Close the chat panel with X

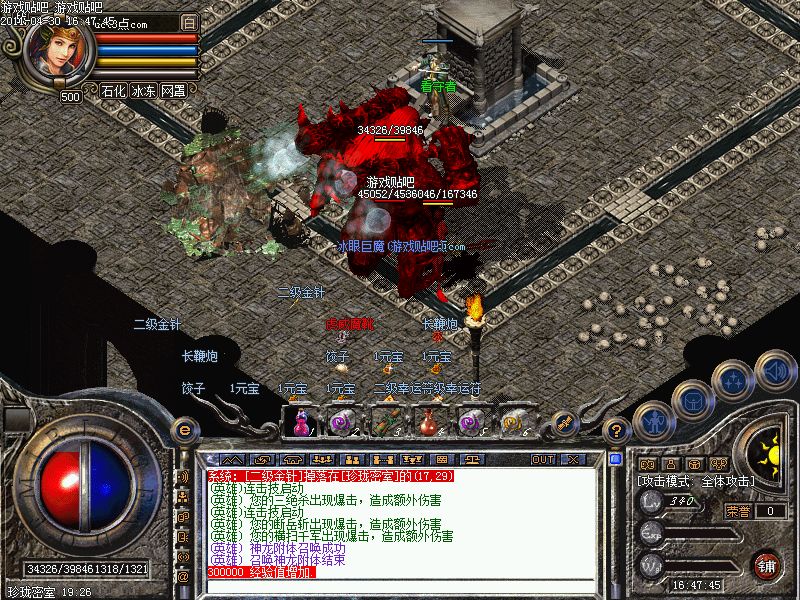(x=573, y=459)
